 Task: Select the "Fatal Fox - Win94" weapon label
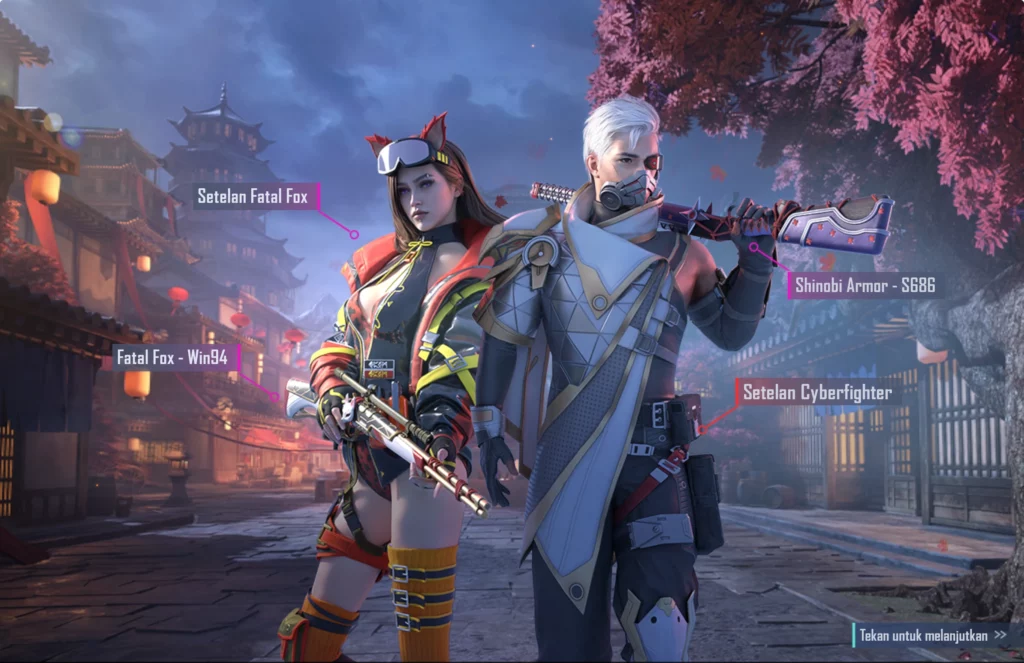coord(172,357)
